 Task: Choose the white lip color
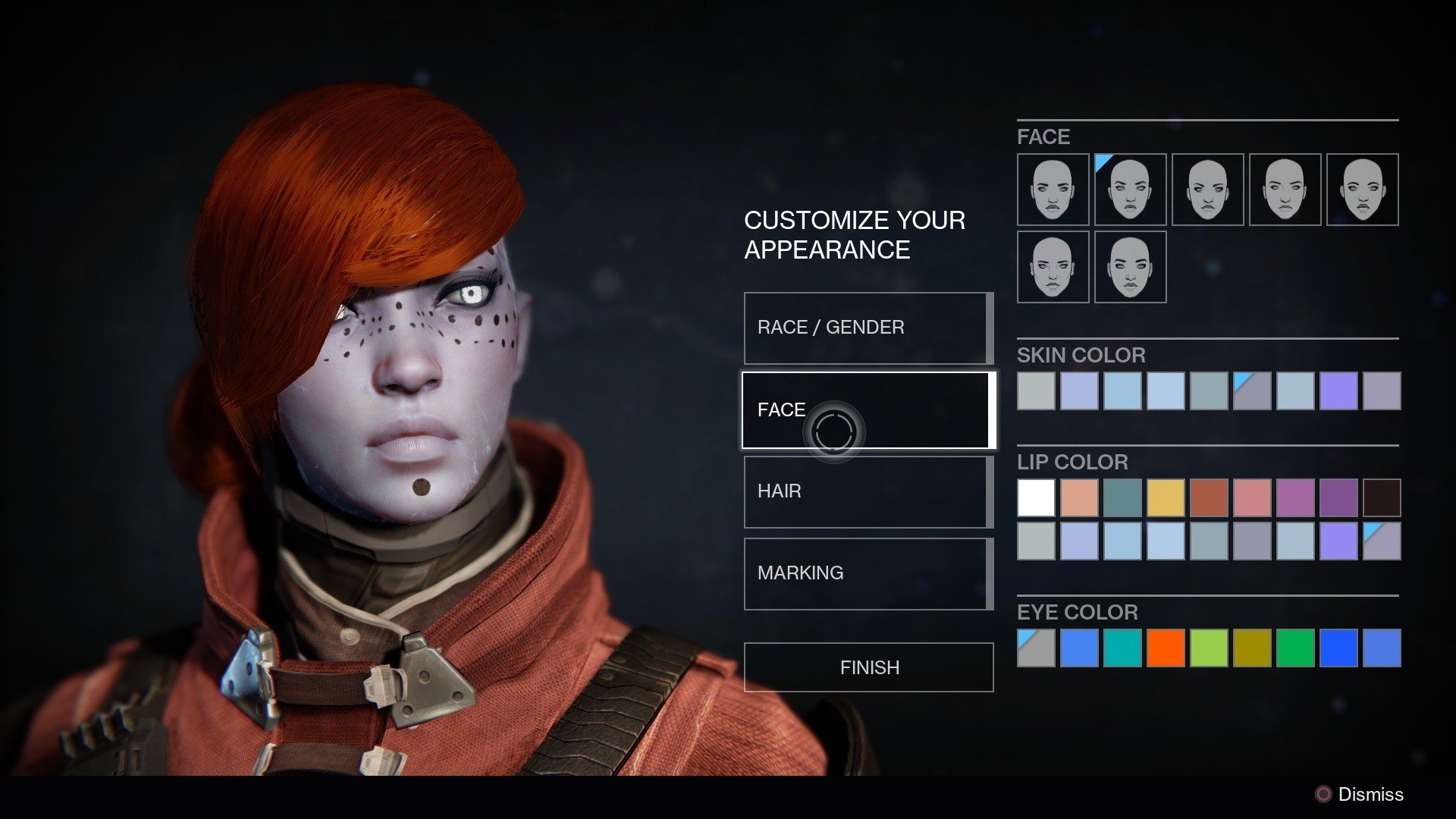click(1036, 498)
